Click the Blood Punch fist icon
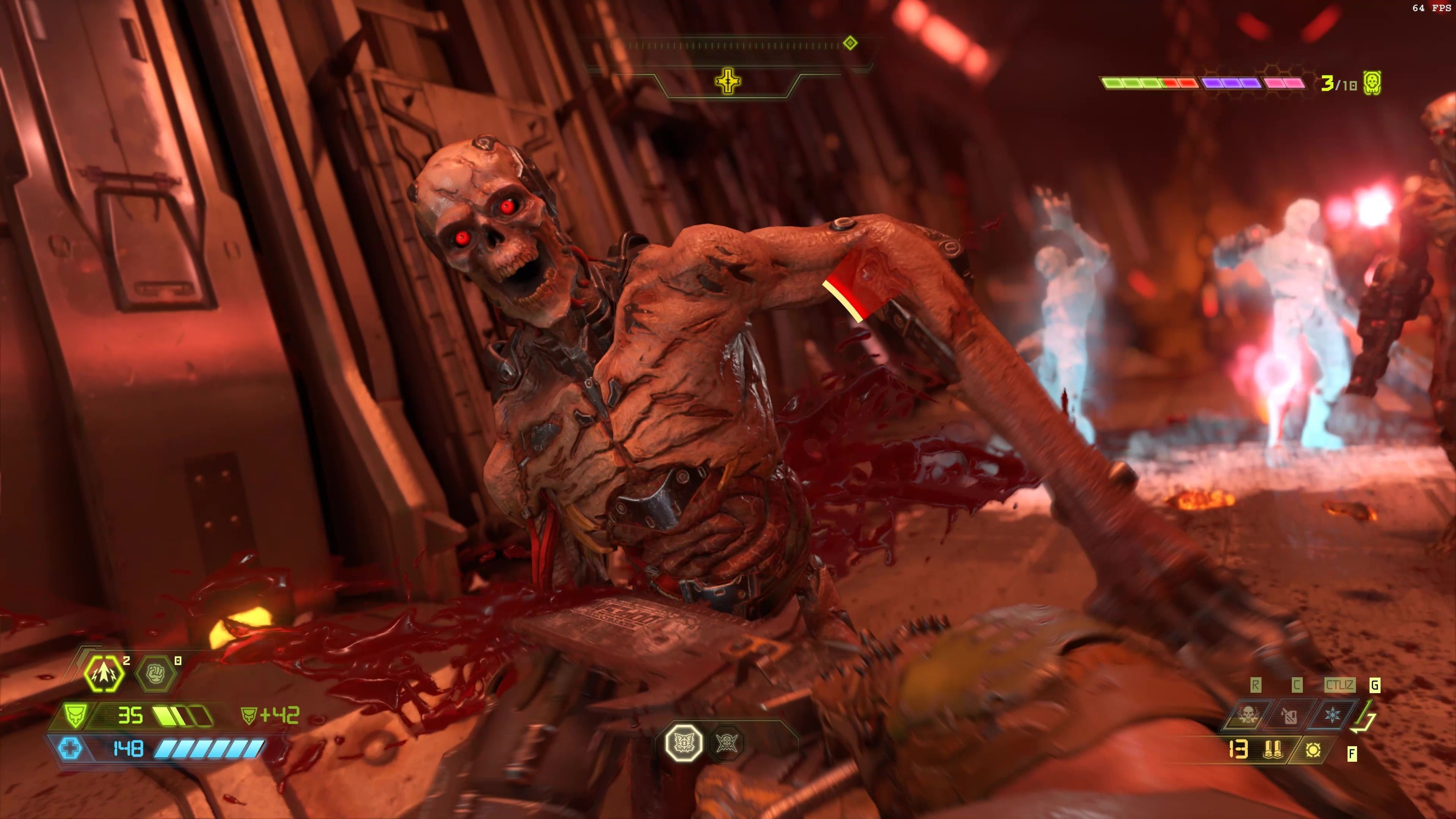 click(x=156, y=674)
